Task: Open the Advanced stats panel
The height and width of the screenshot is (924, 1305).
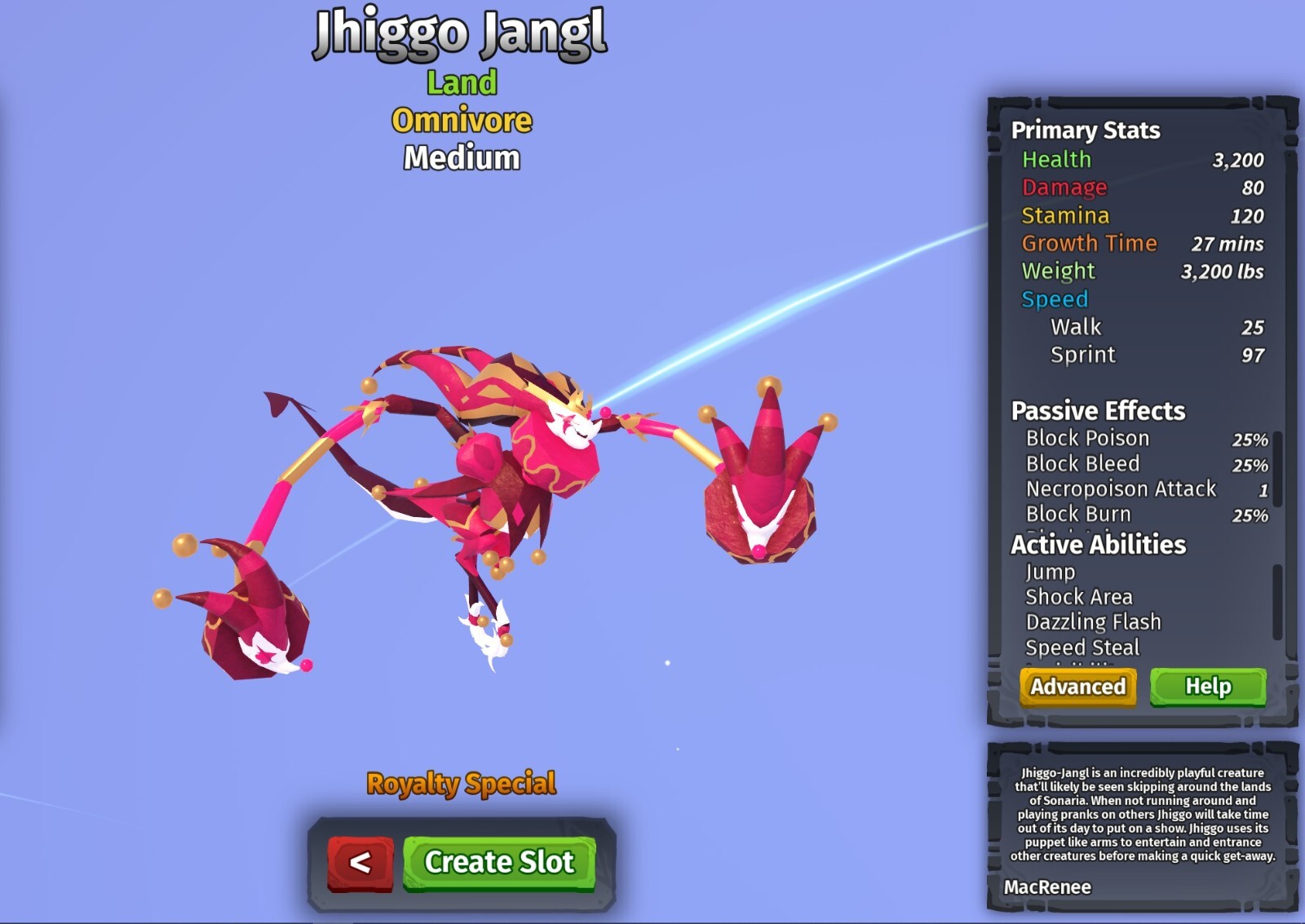Action: (x=1077, y=687)
